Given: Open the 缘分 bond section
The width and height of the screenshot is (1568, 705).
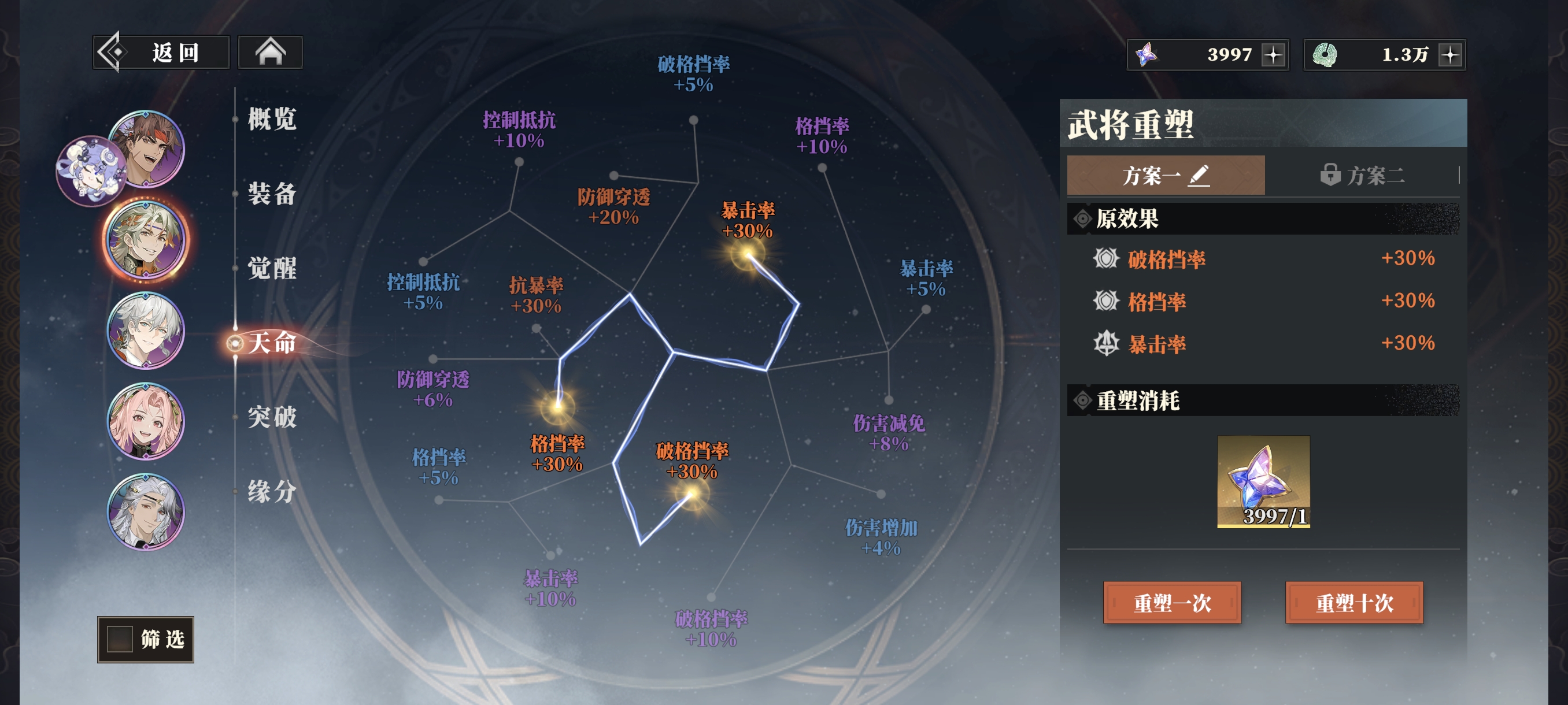Looking at the screenshot, I should tap(272, 491).
